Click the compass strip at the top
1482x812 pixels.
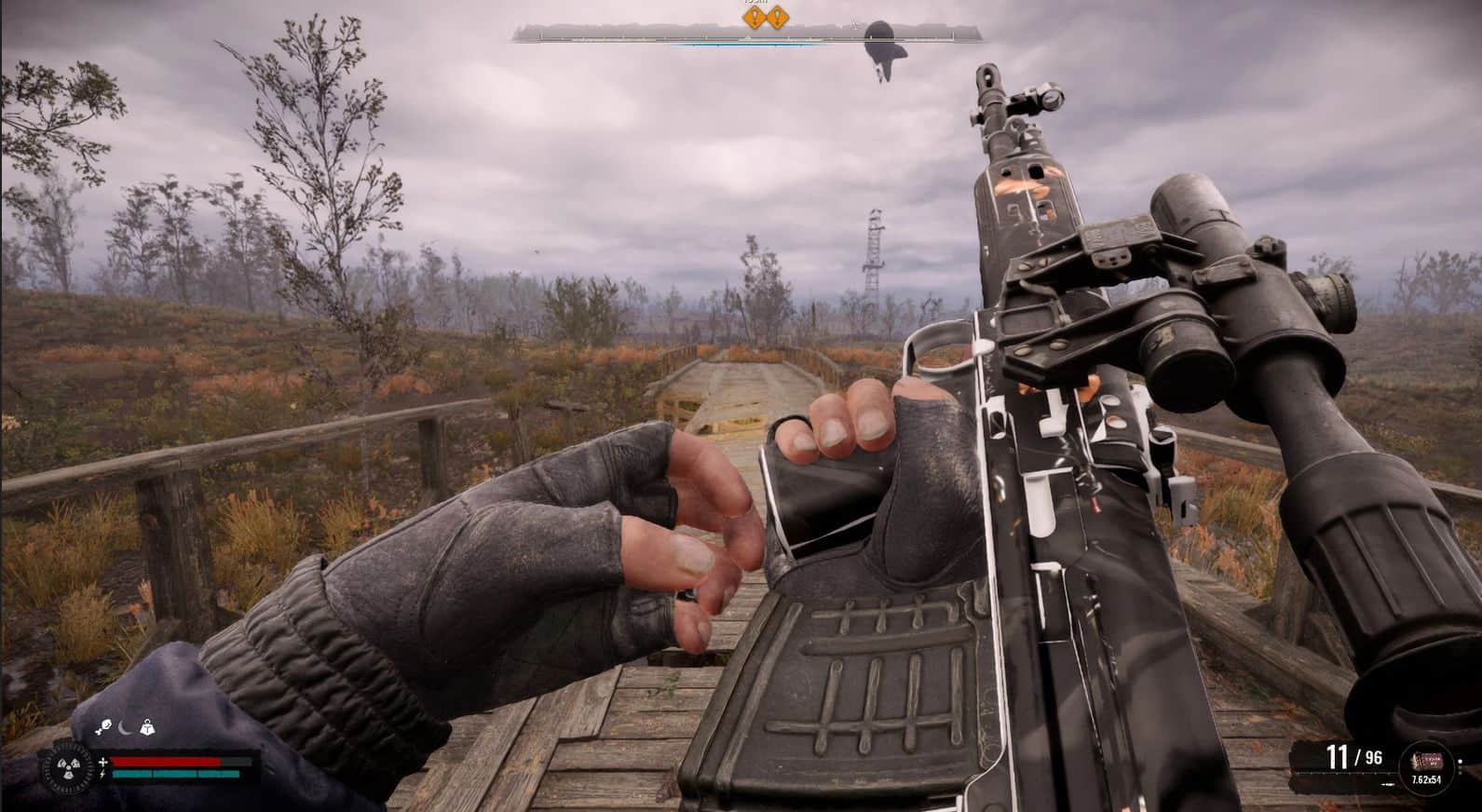pos(745,35)
